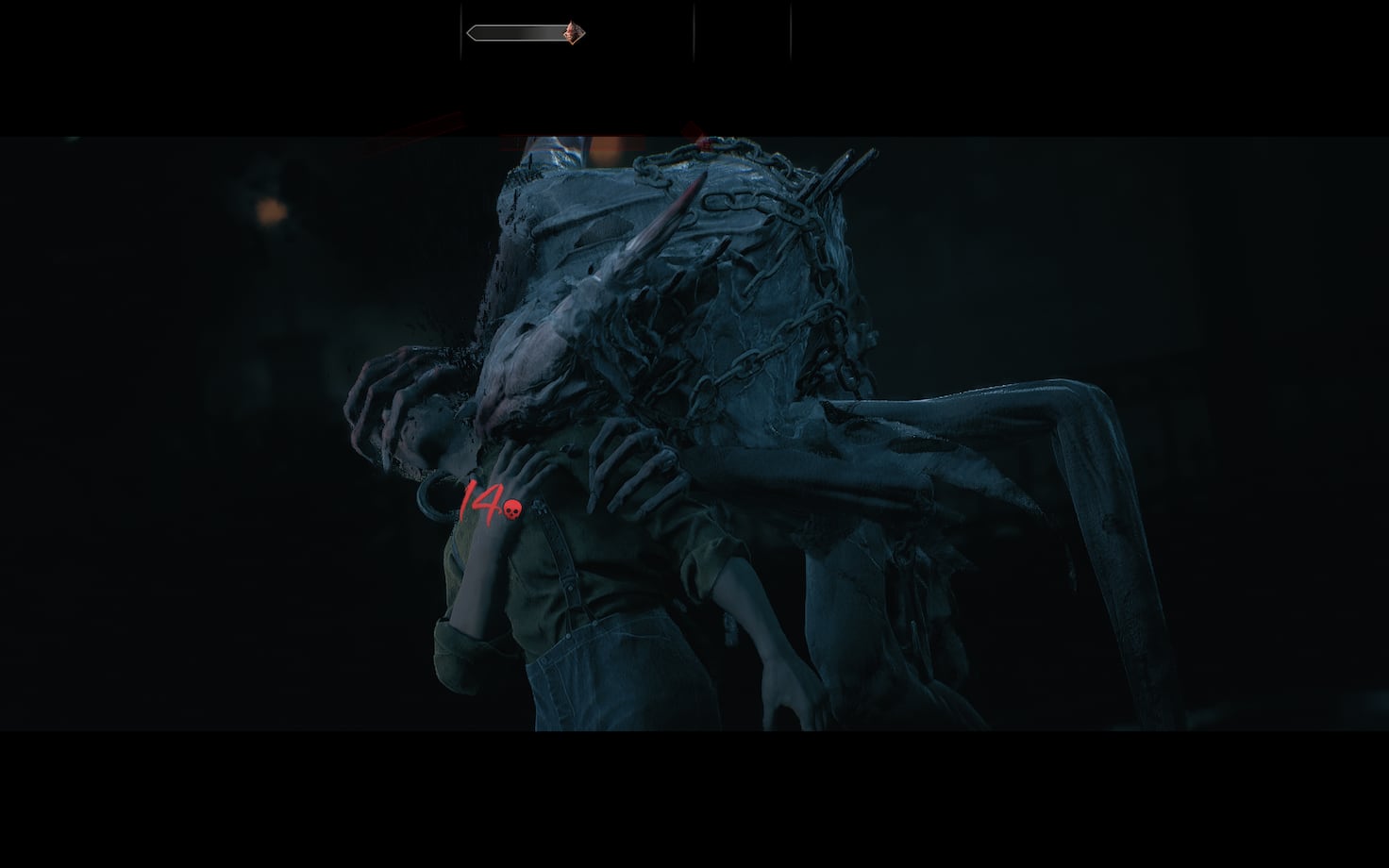The height and width of the screenshot is (868, 1389).
Task: Click the red skull beside the number 14
Action: tap(512, 509)
